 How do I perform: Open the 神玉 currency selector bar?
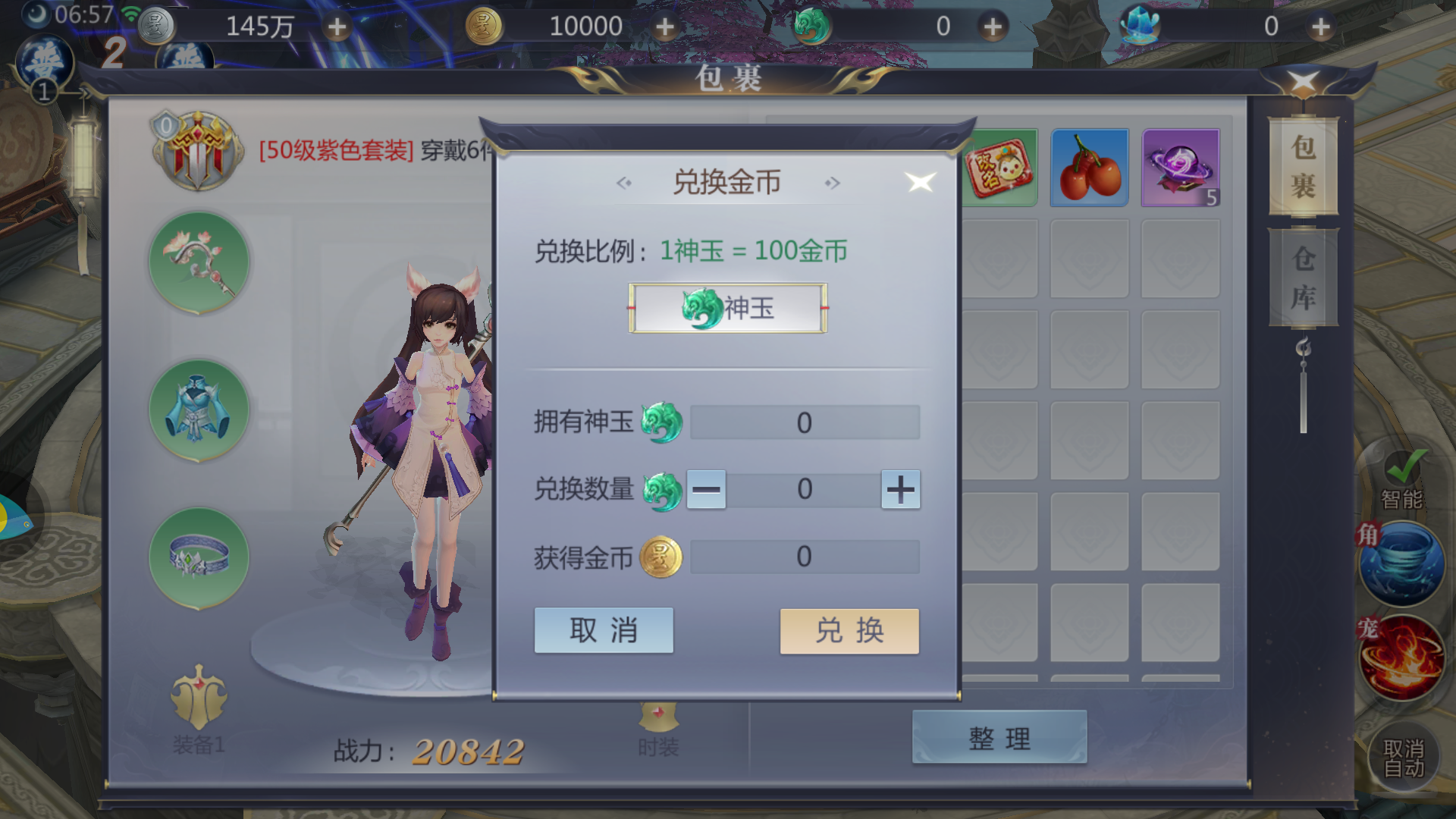(x=726, y=308)
